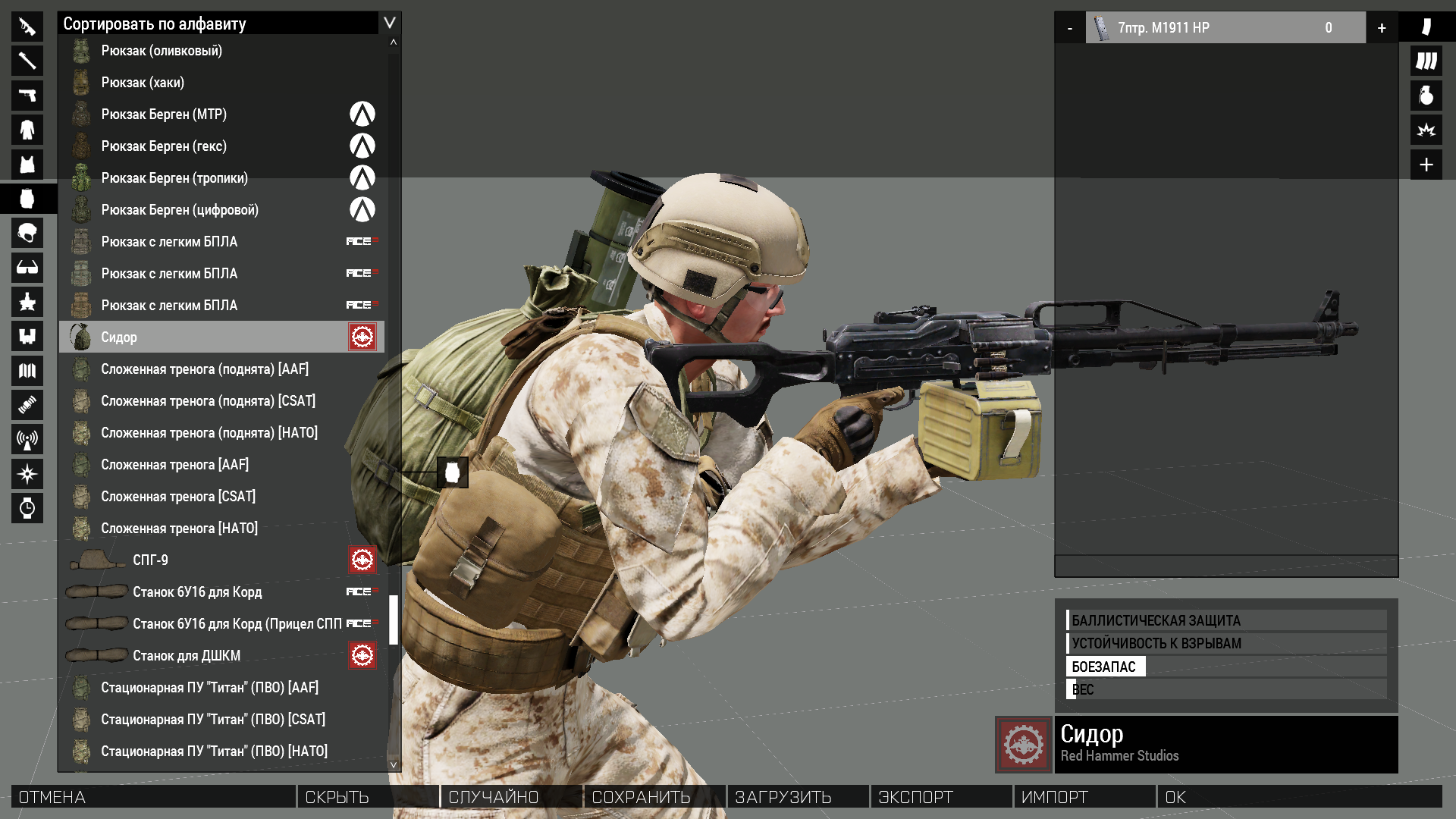Screen dimensions: 1456x819
Task: Hide interface with СКРЫТЬ button
Action: click(368, 797)
